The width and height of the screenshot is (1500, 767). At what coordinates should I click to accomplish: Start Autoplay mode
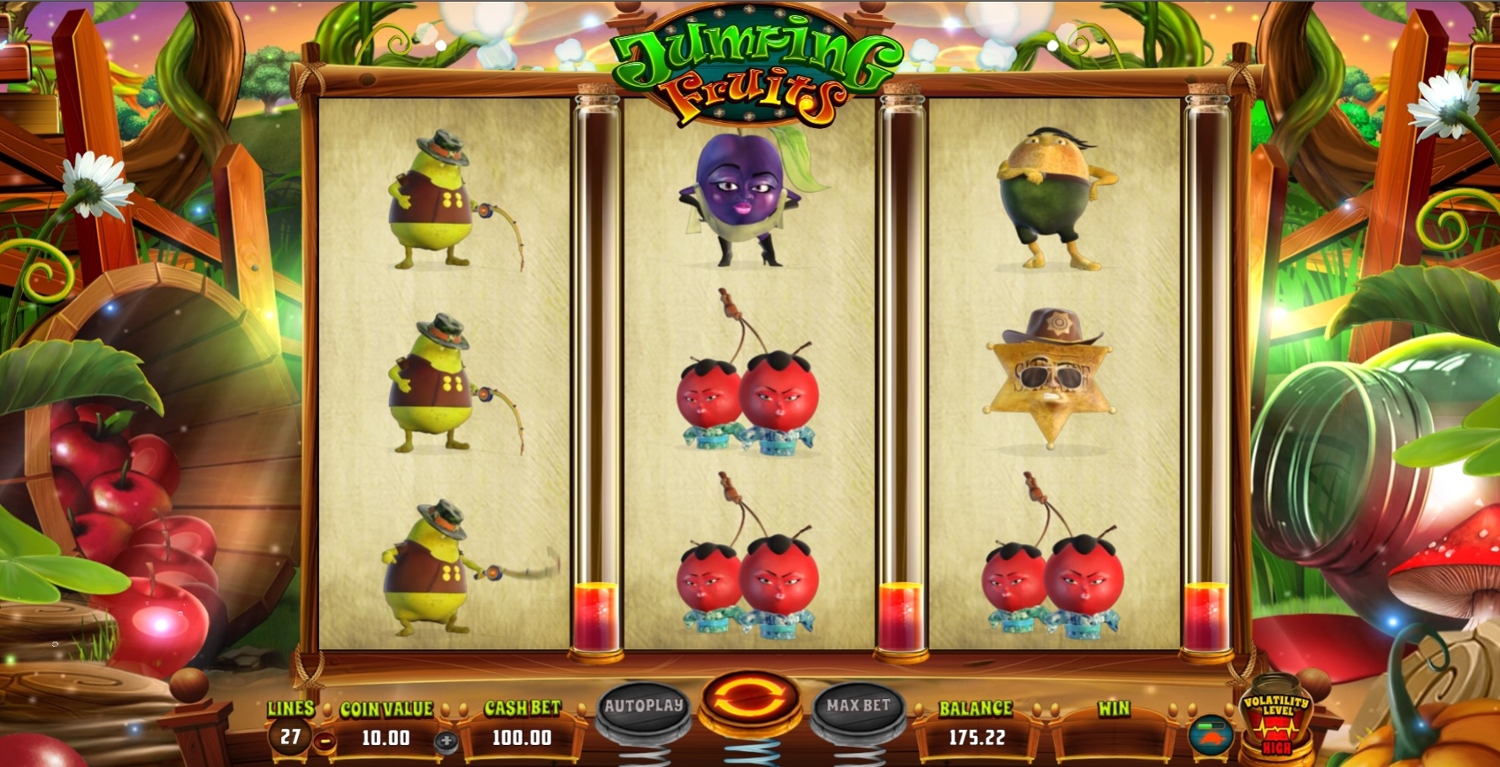point(644,706)
